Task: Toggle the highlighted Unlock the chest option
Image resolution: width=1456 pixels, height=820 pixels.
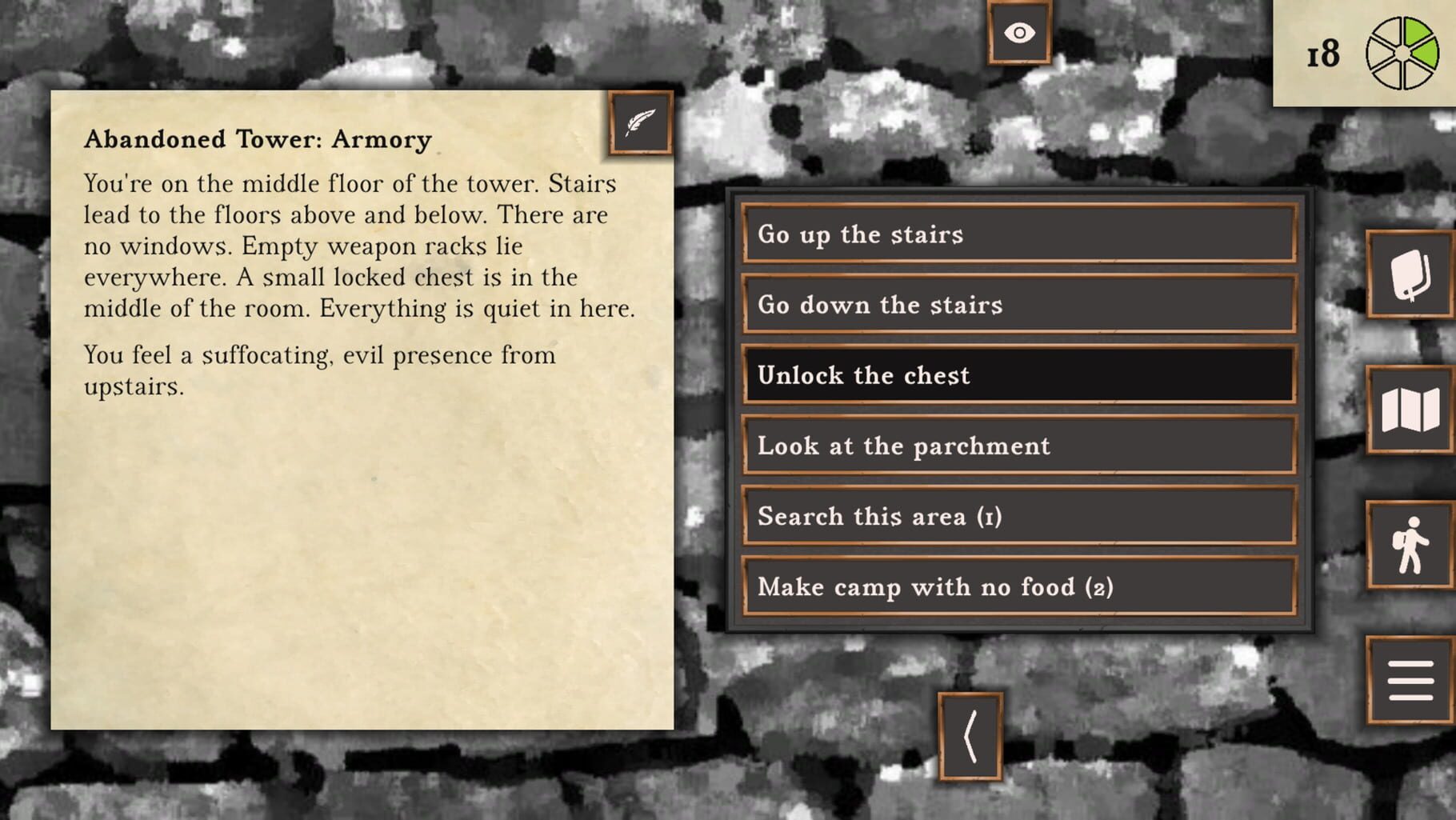Action: coord(1018,374)
